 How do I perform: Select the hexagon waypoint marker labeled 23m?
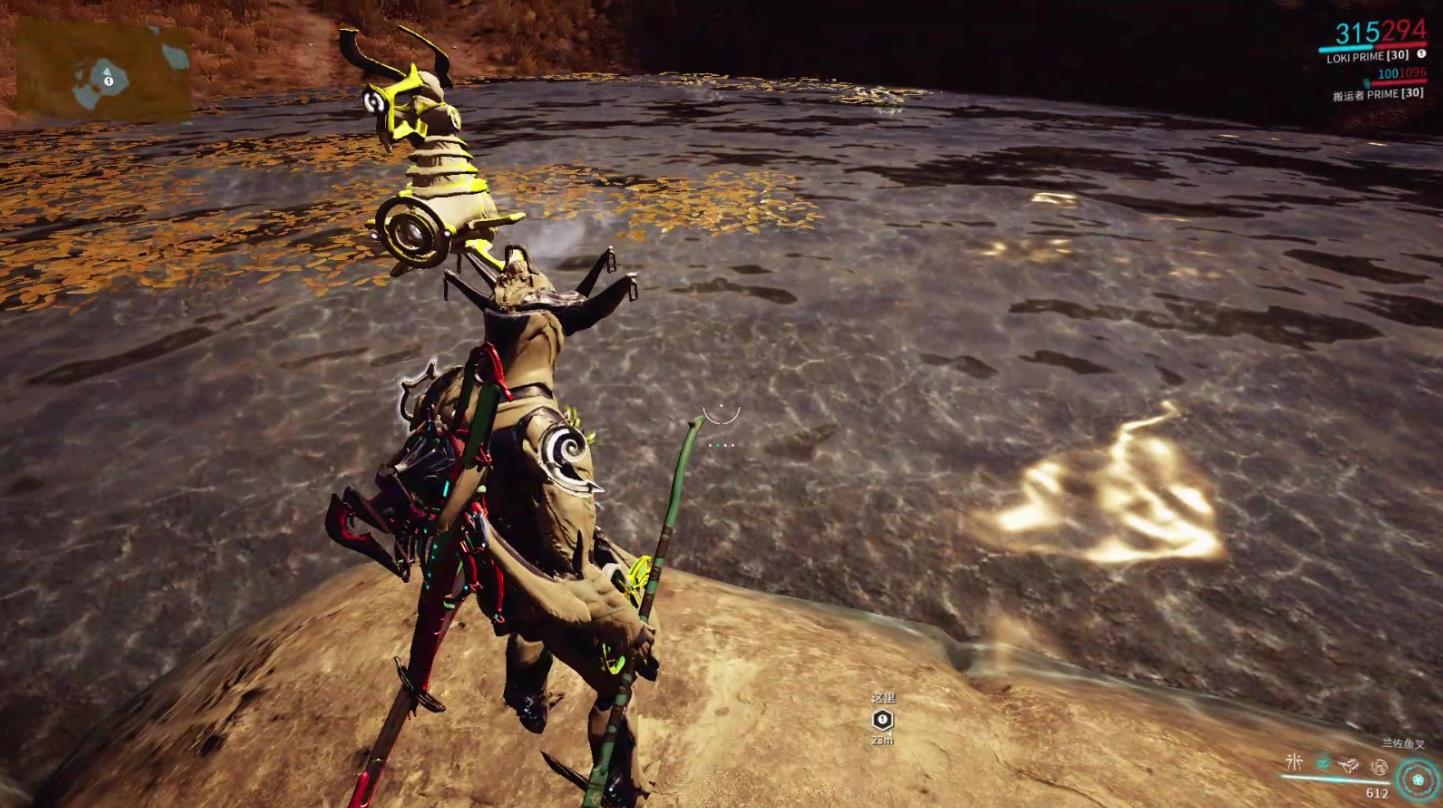882,719
